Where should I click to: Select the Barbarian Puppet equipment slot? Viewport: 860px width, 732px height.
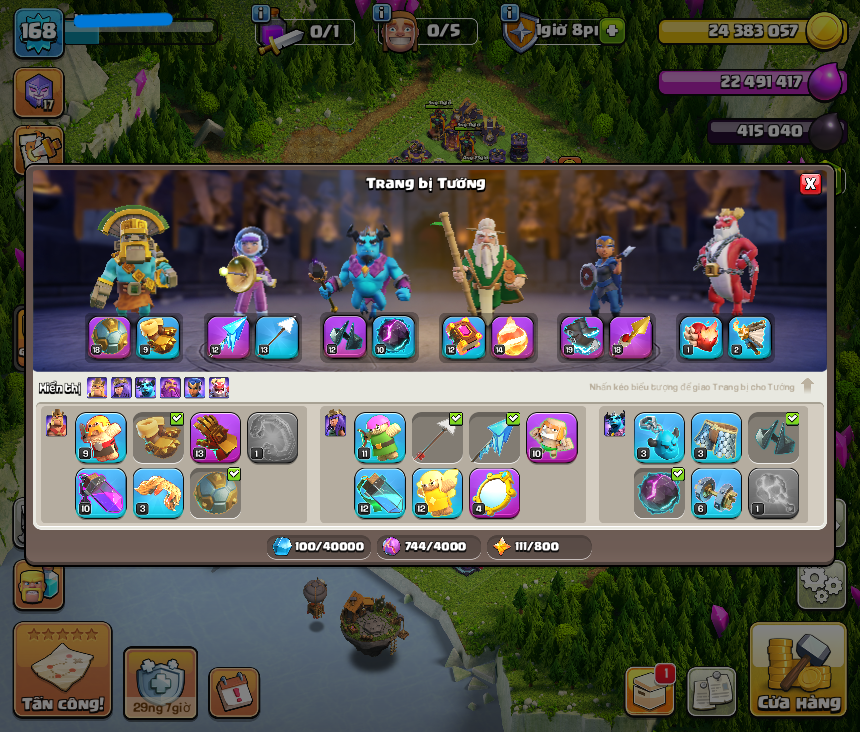[x=101, y=438]
